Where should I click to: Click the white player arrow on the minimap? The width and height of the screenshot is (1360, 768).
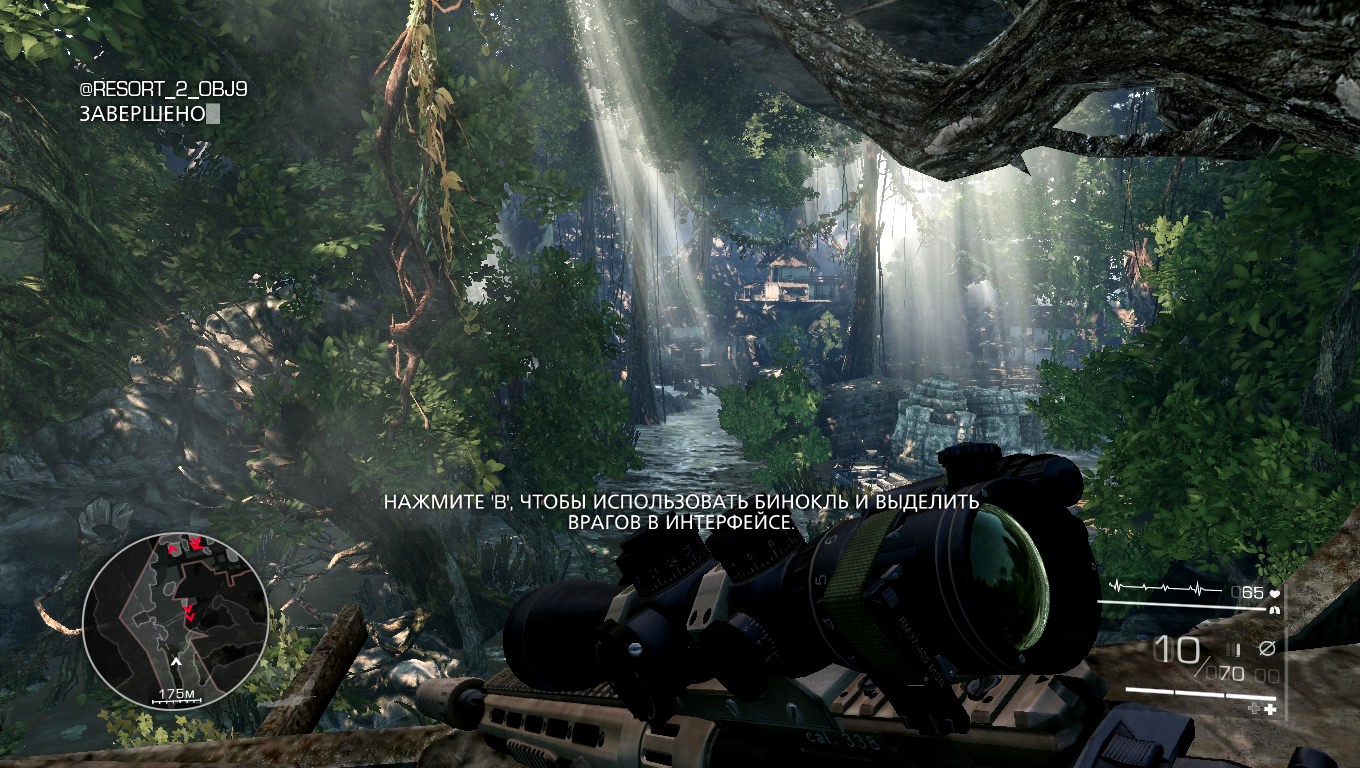[x=177, y=661]
